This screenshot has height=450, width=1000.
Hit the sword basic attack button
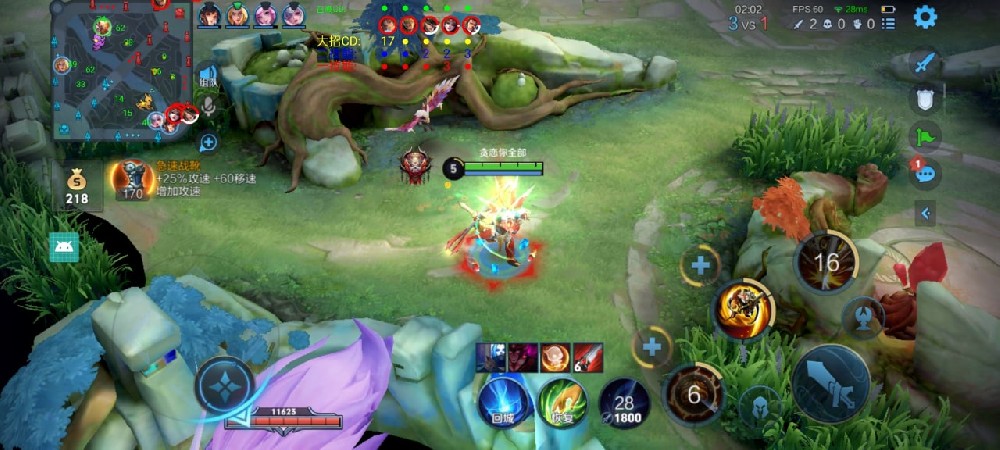[x=829, y=383]
